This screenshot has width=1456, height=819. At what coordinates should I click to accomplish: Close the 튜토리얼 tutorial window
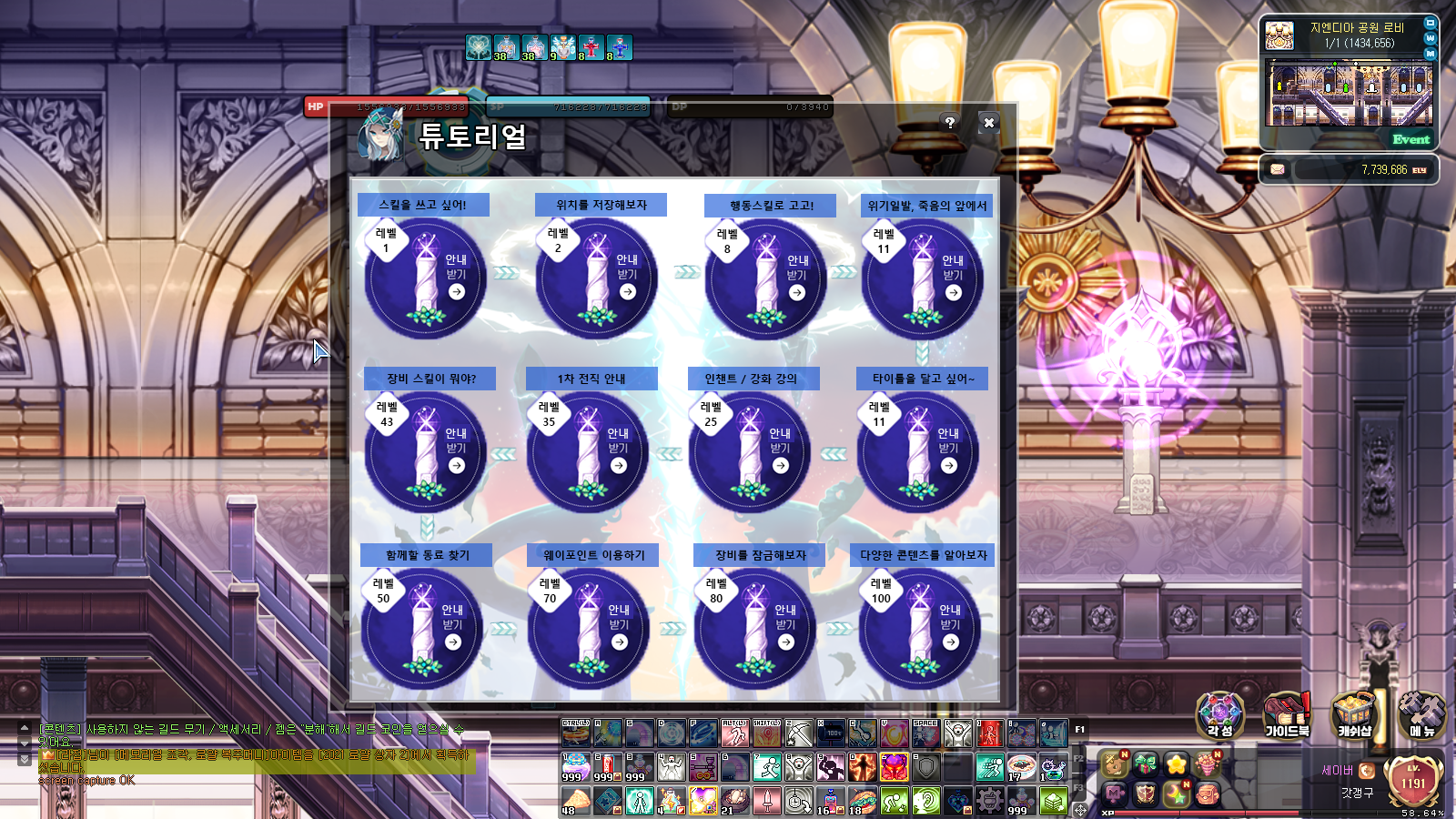(x=989, y=122)
